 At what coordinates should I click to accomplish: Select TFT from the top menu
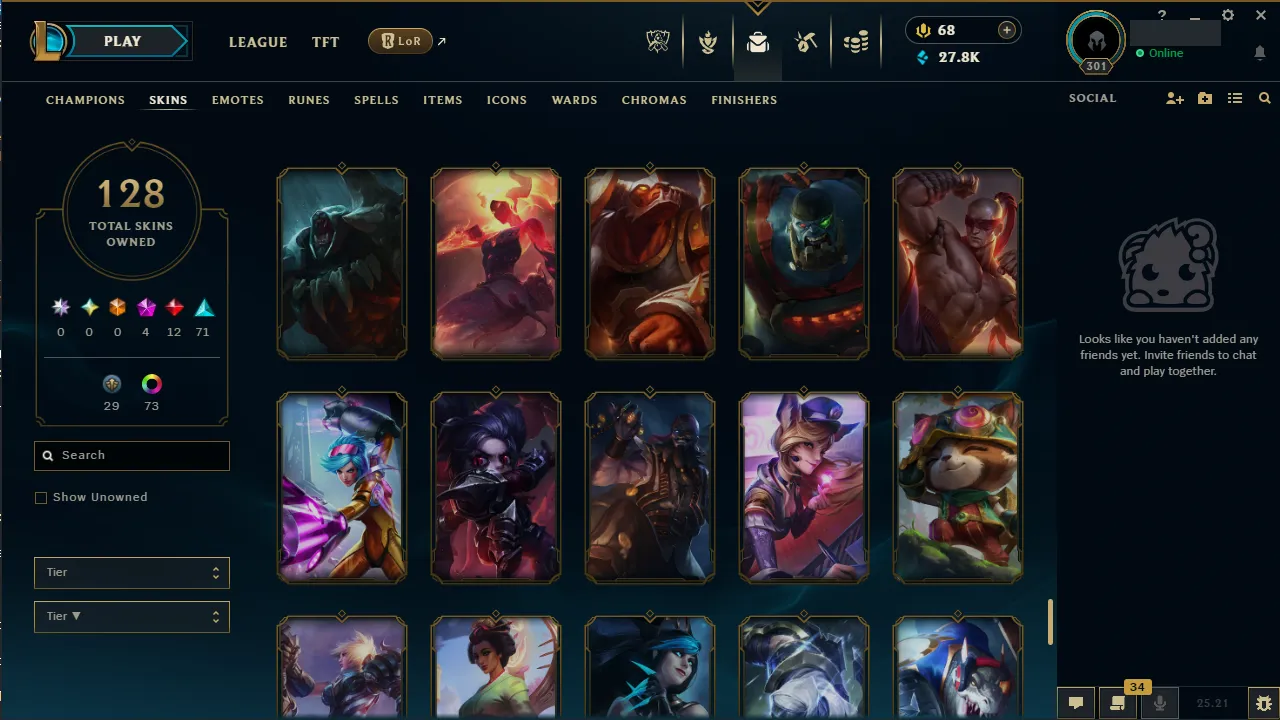(x=325, y=42)
